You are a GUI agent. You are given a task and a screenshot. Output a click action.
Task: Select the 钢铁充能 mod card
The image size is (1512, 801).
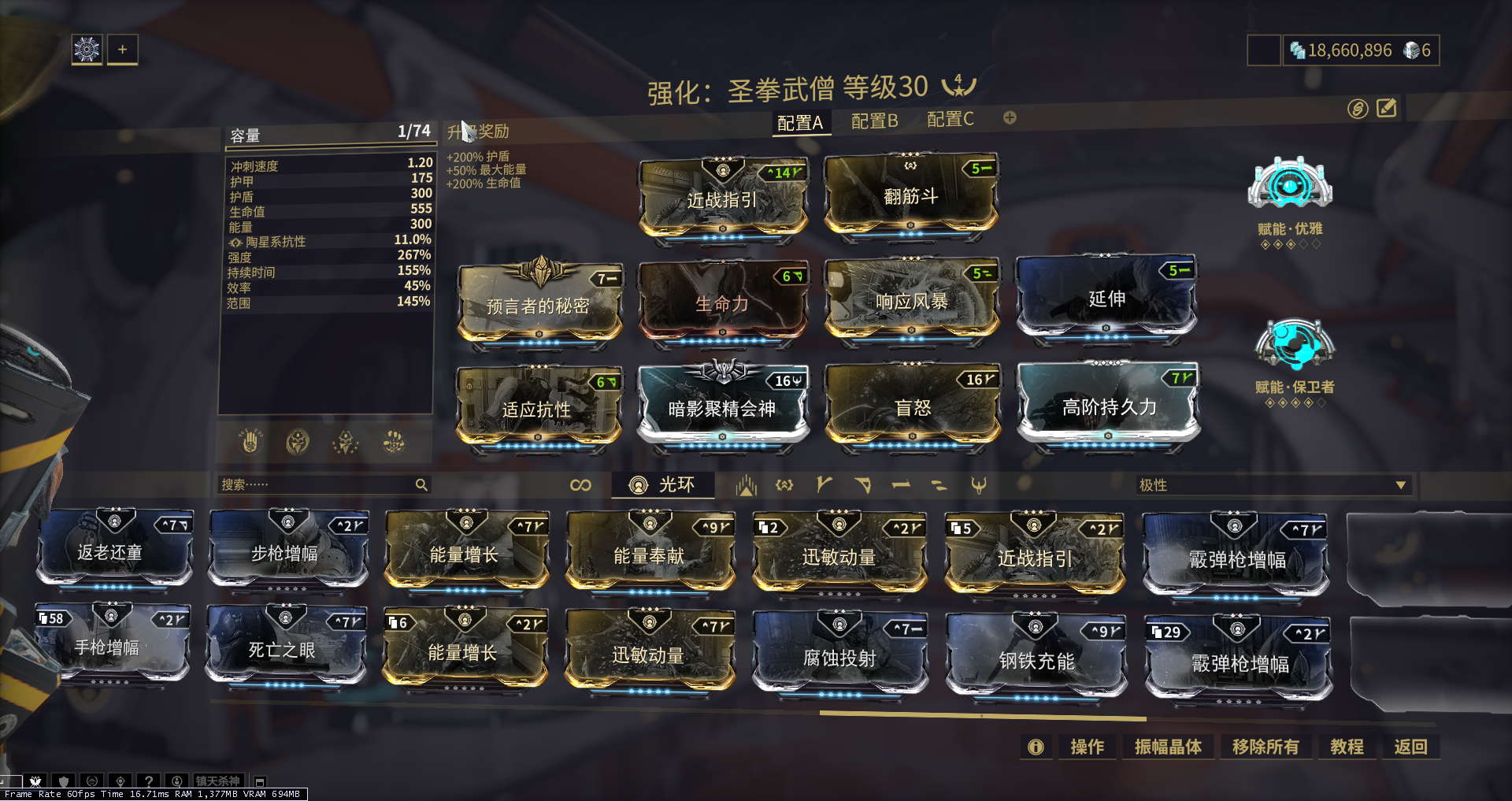tap(1036, 660)
